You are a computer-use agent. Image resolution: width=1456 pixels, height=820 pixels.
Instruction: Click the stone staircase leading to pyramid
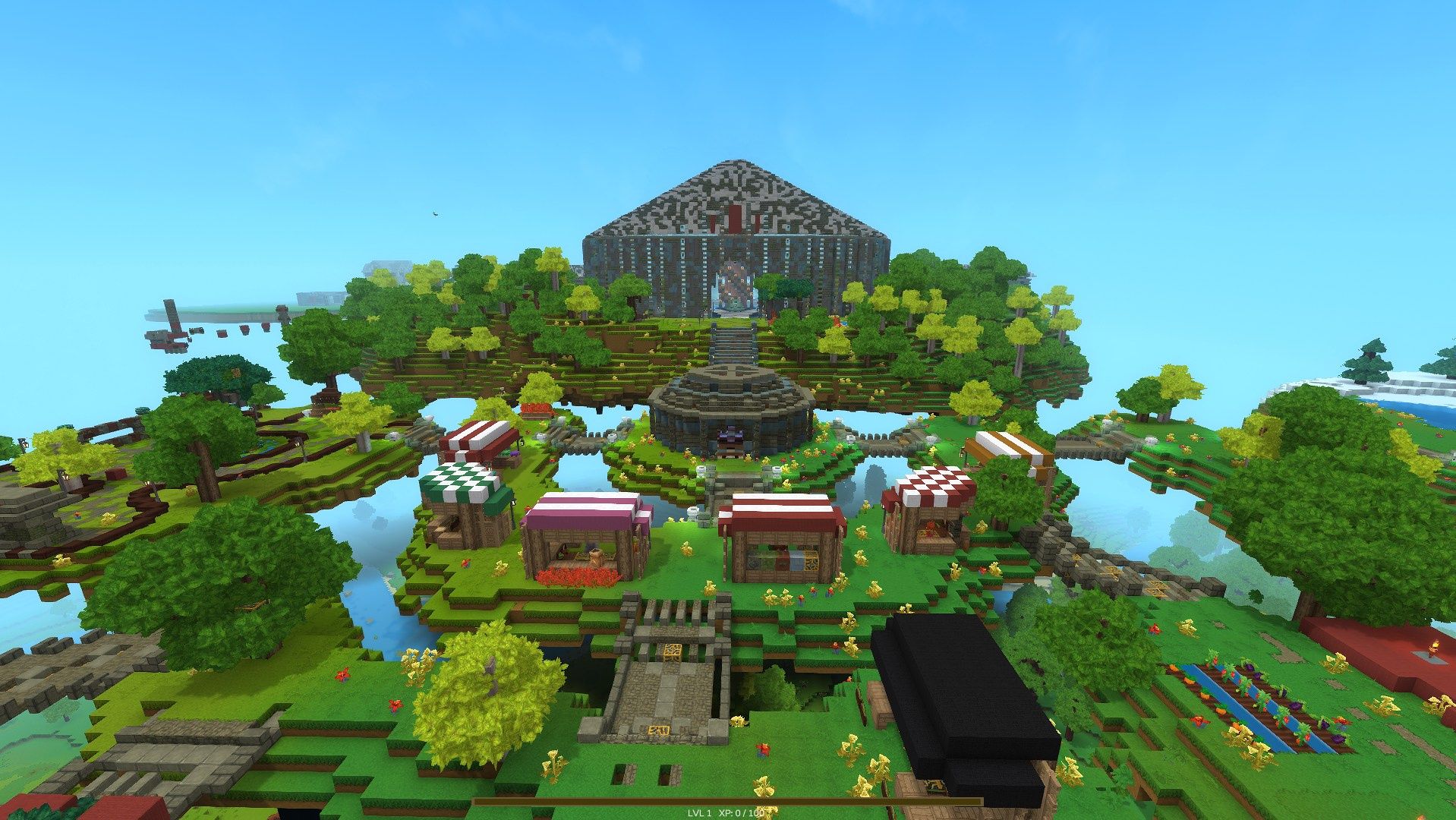click(x=733, y=342)
